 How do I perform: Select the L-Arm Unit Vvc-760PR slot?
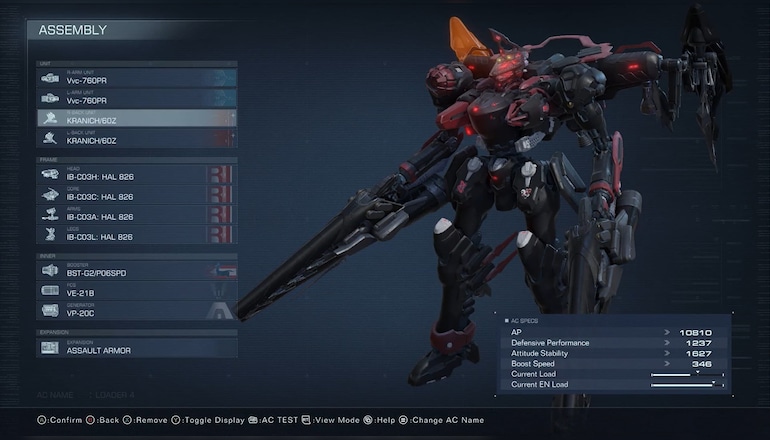(x=136, y=98)
